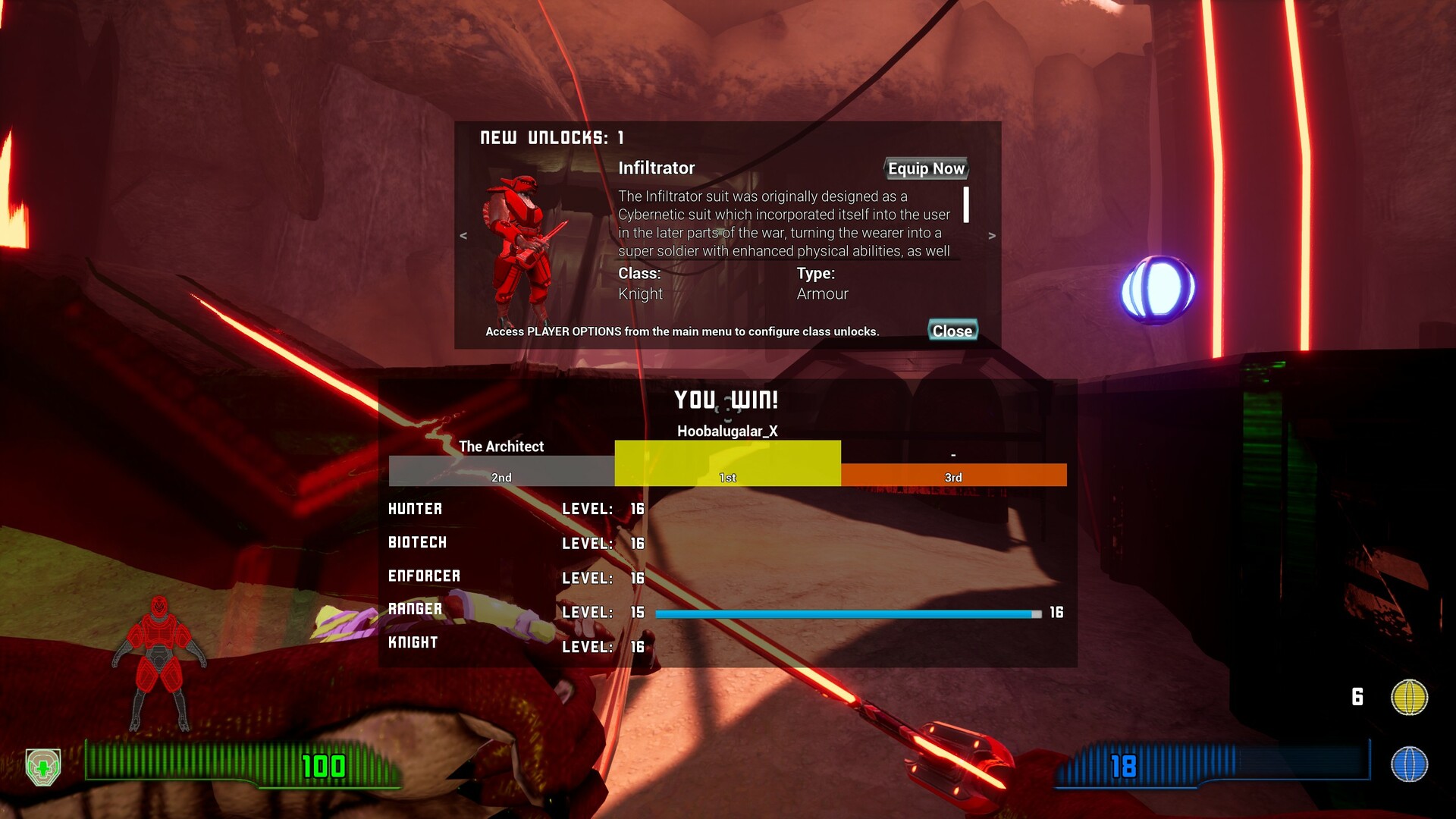View next unlock with right arrow
The height and width of the screenshot is (819, 1456).
click(x=991, y=236)
